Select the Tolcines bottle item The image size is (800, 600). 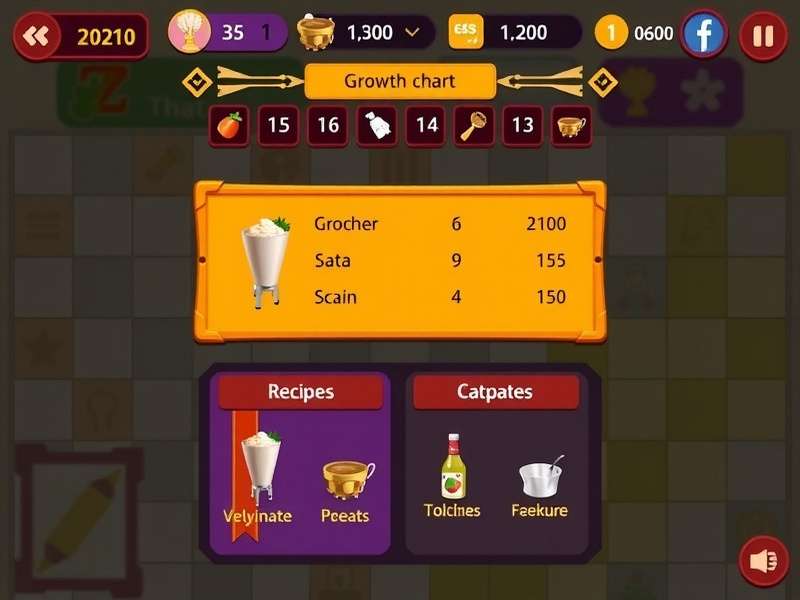(453, 476)
